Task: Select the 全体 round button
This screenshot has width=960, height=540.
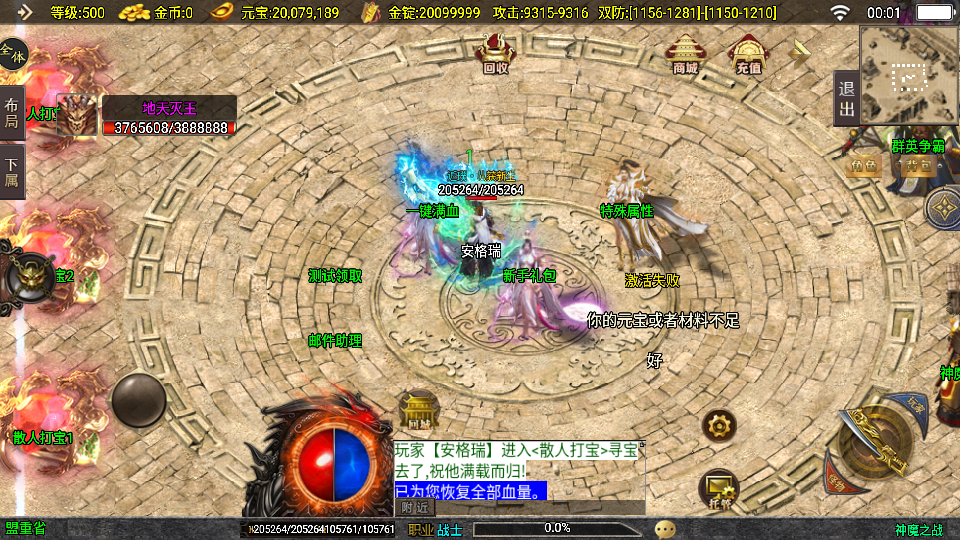Action: pyautogui.click(x=13, y=52)
